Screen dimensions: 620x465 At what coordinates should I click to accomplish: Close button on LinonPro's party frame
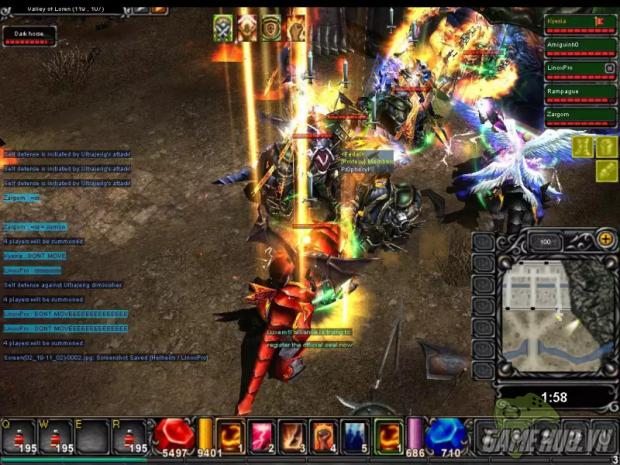[610, 68]
